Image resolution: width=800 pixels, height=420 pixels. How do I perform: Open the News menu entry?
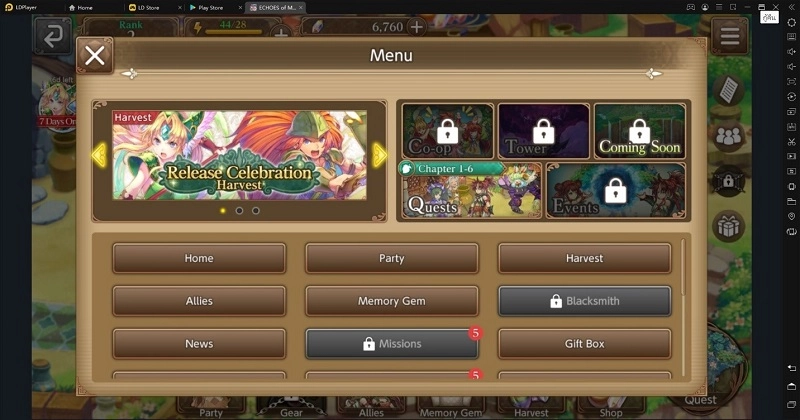pos(199,344)
